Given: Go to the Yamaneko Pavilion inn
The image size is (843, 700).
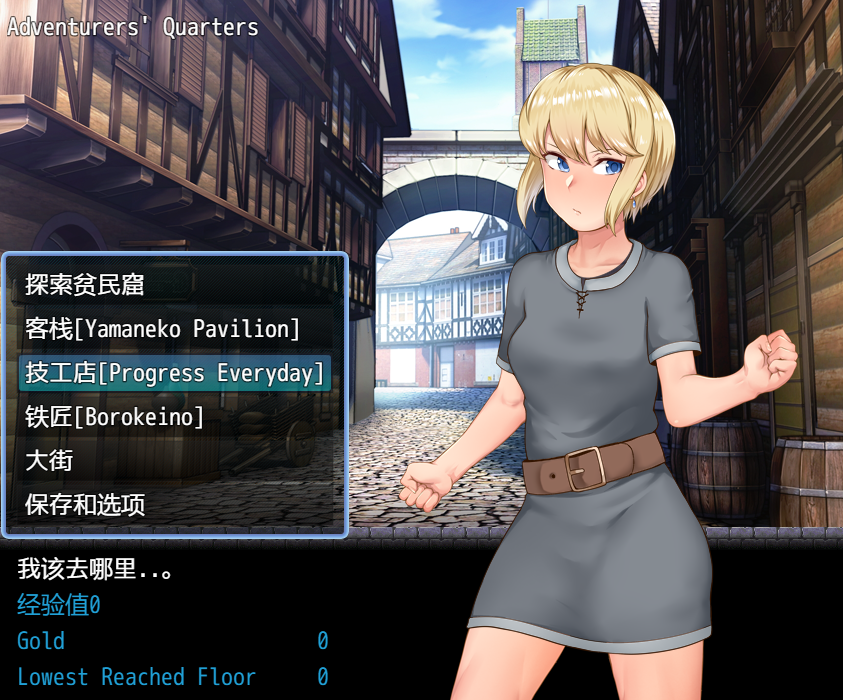Looking at the screenshot, I should point(162,329).
